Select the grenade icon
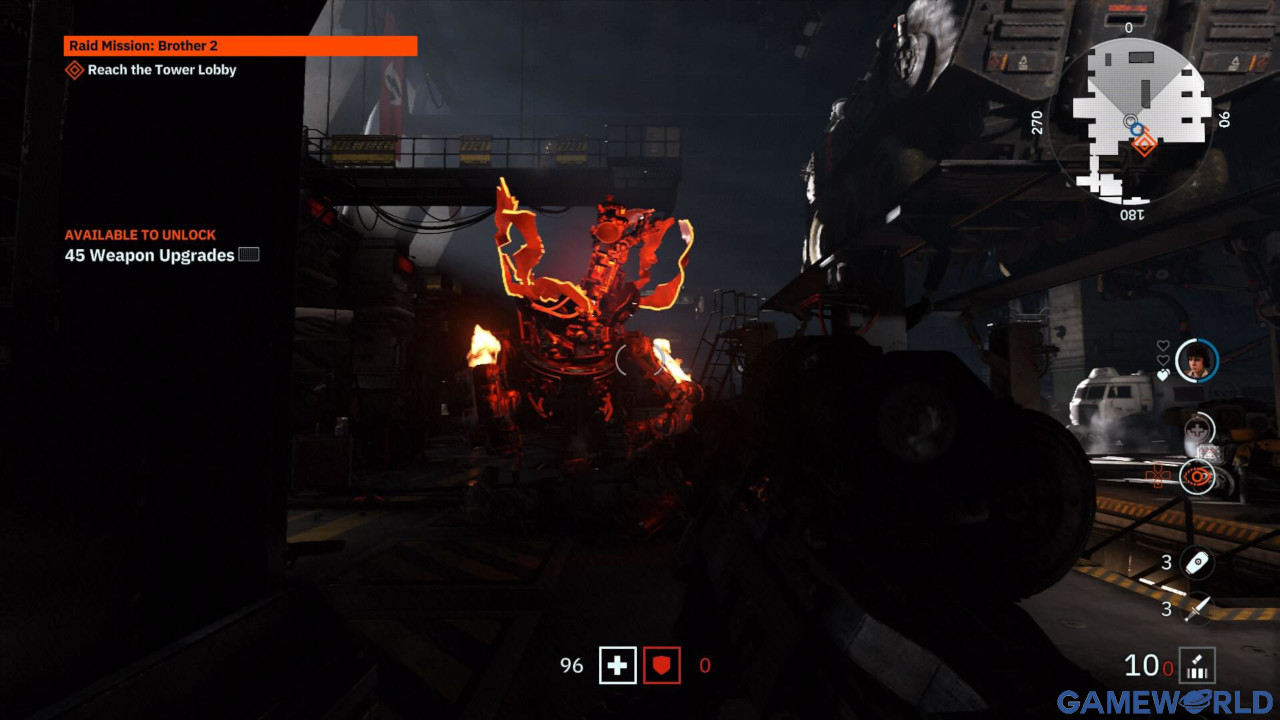The image size is (1280, 720). pyautogui.click(x=1196, y=563)
